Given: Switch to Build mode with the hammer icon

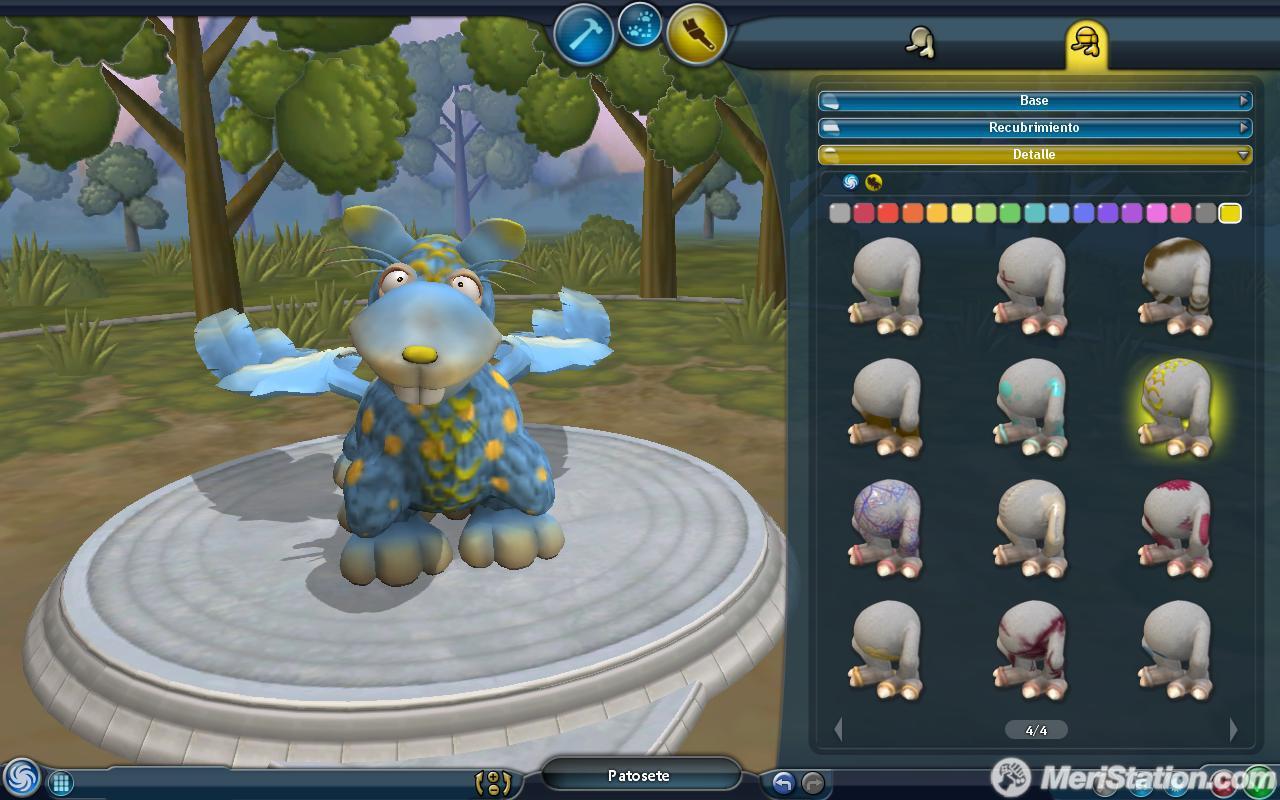Looking at the screenshot, I should (583, 31).
